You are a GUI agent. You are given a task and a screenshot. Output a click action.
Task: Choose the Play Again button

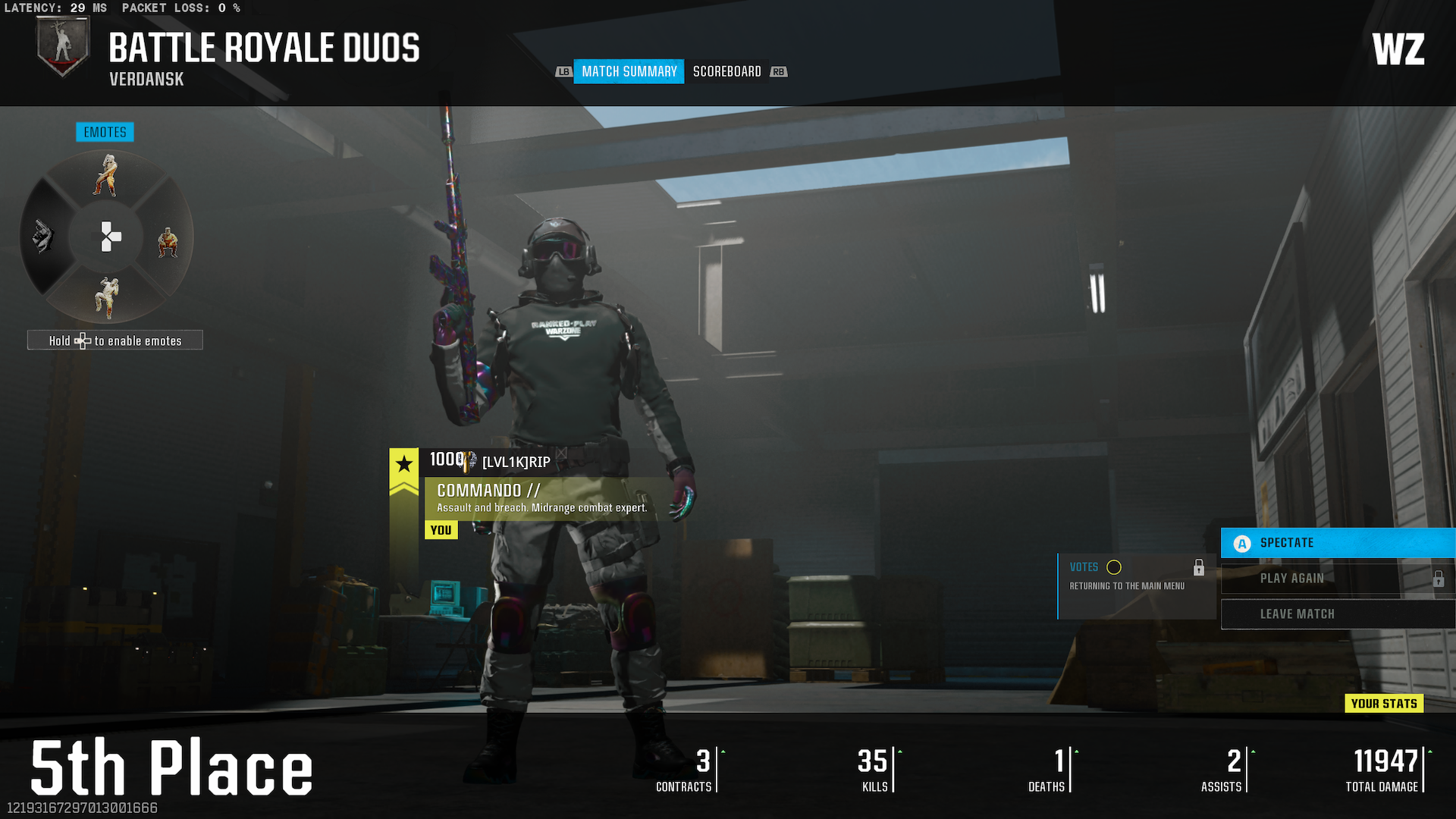pyautogui.click(x=1337, y=579)
